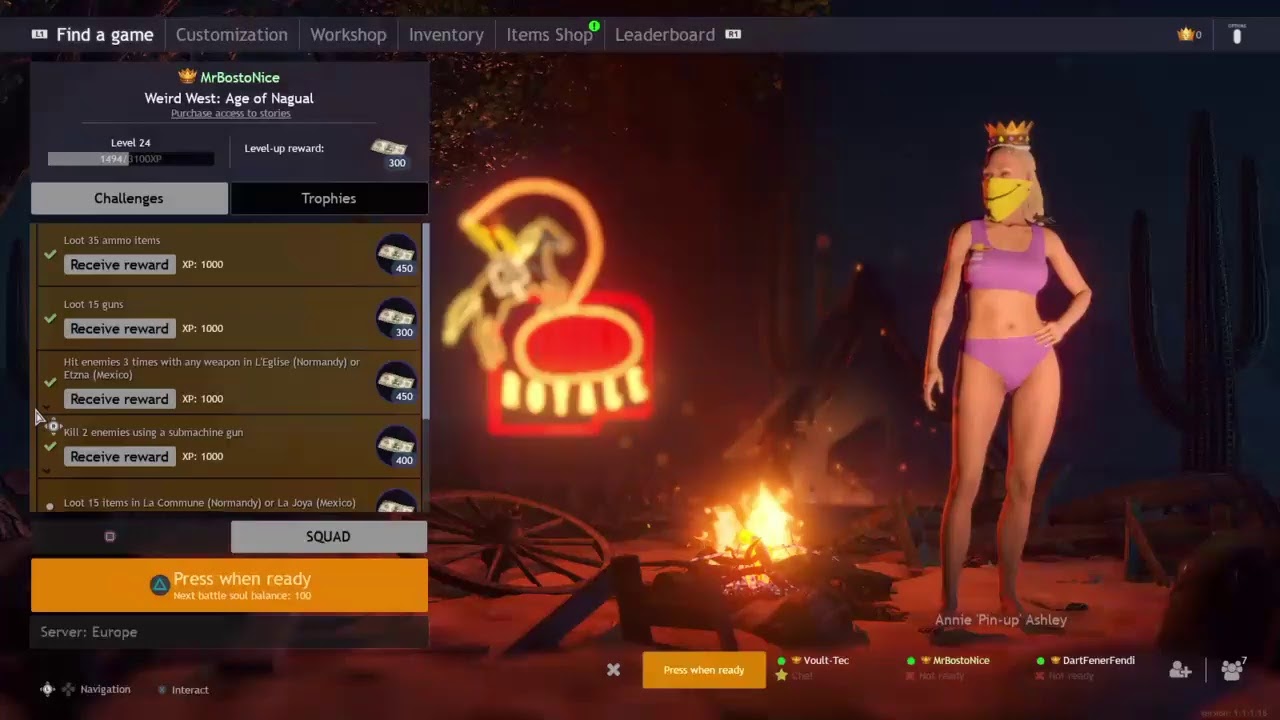Click the large orange Press when ready button
Screen dimensions: 1280x720
229,585
